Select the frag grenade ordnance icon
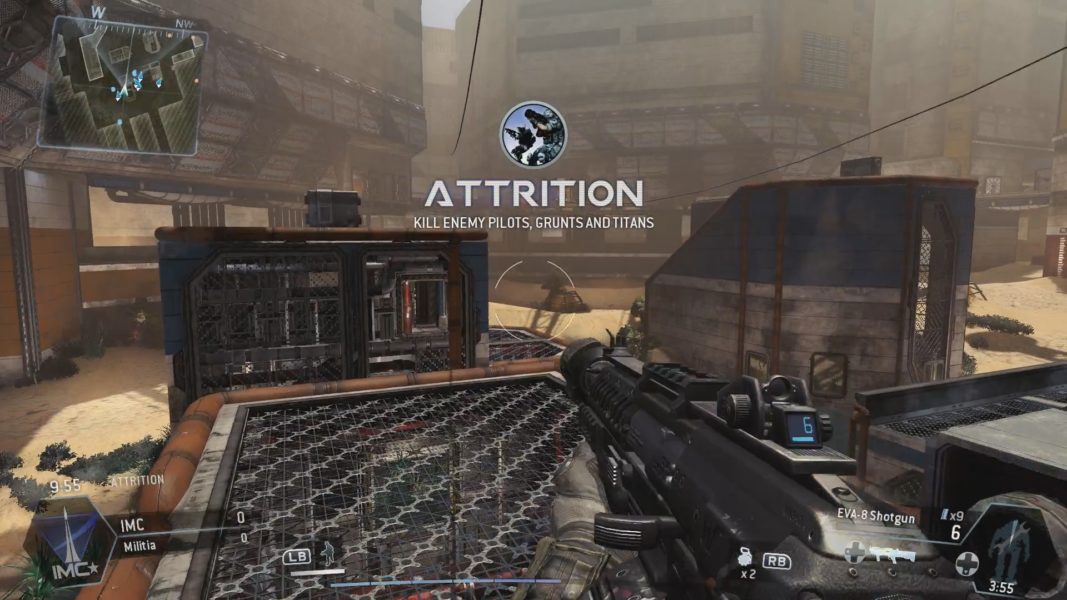 pyautogui.click(x=744, y=558)
